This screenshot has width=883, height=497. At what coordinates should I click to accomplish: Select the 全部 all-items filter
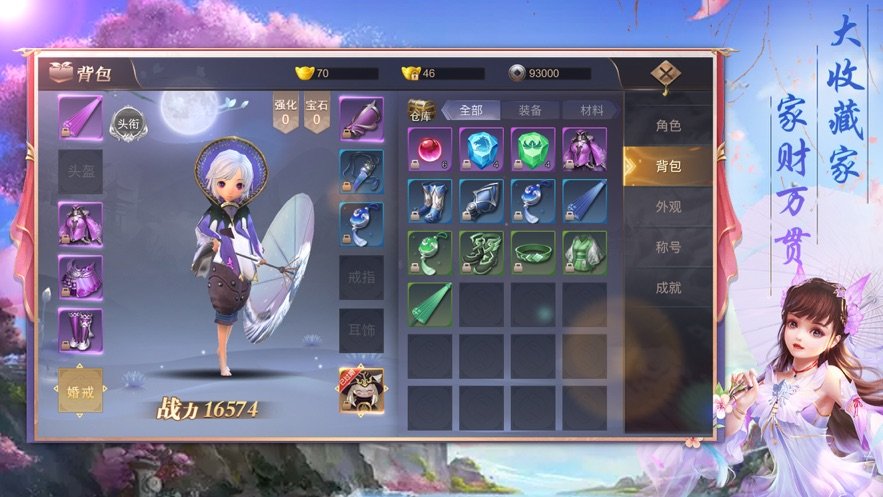pyautogui.click(x=471, y=110)
